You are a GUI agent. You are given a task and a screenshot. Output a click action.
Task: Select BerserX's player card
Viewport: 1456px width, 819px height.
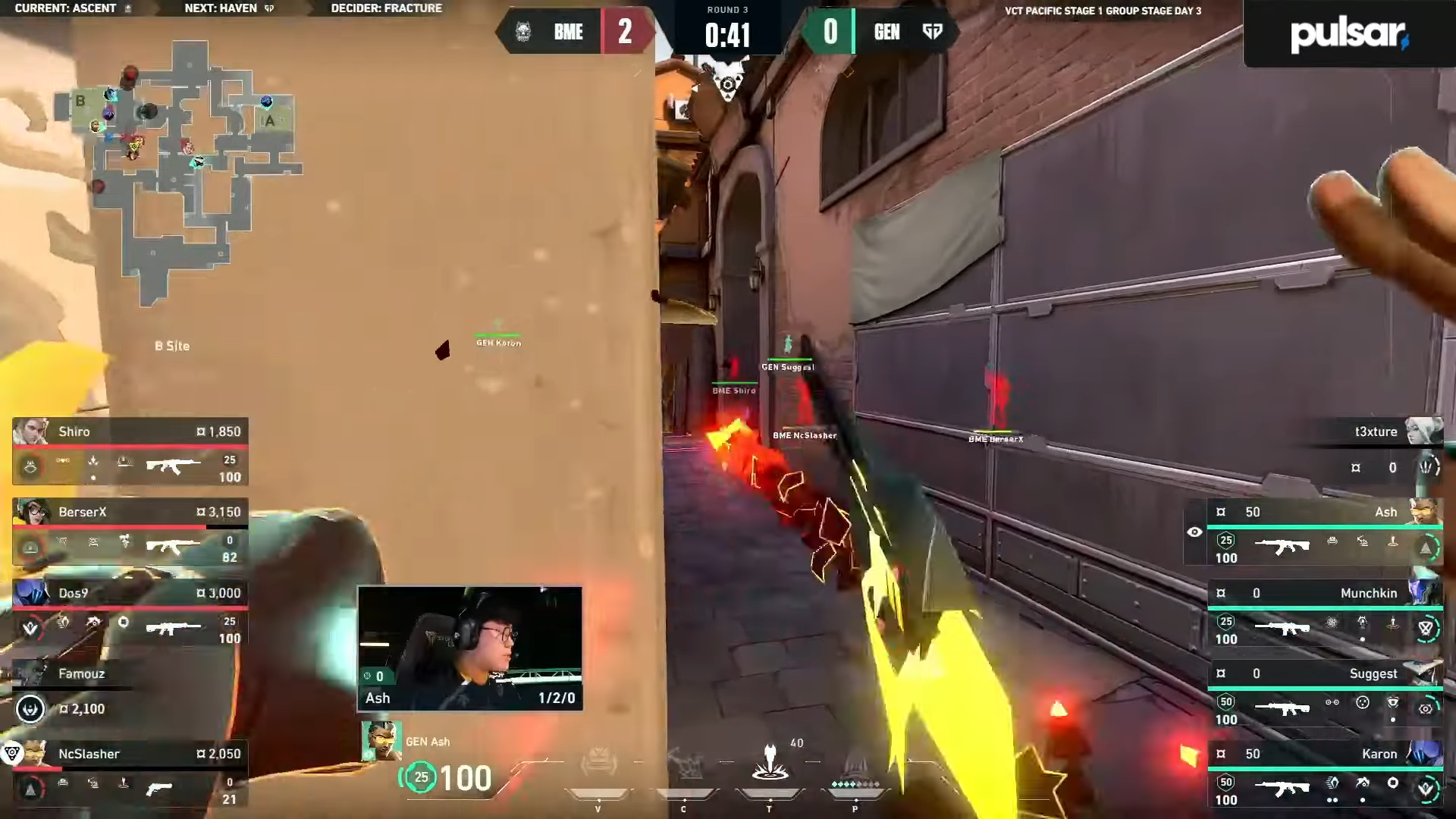click(x=130, y=532)
